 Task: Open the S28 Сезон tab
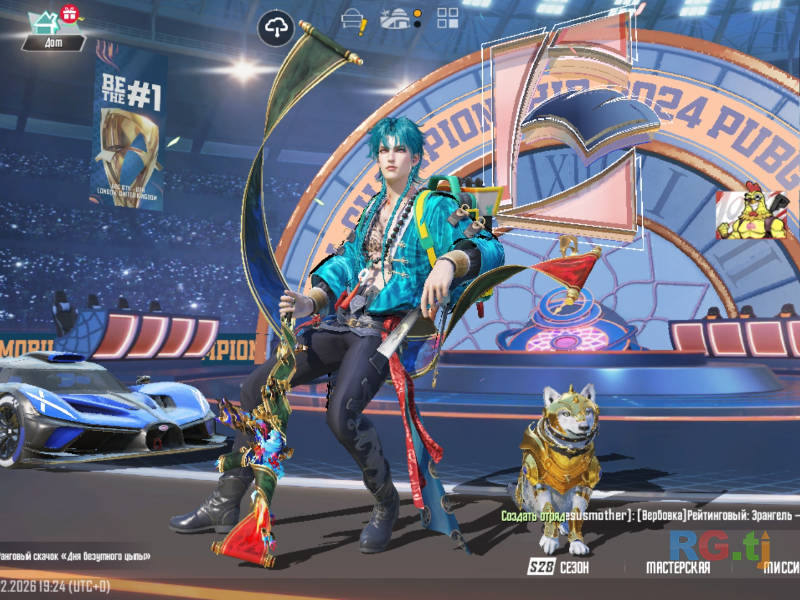pos(559,568)
